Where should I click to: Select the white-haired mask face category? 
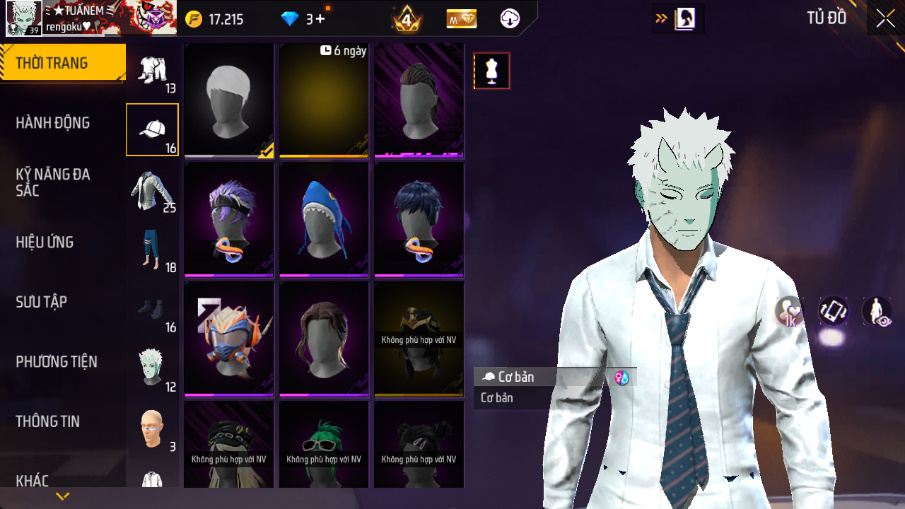point(152,368)
